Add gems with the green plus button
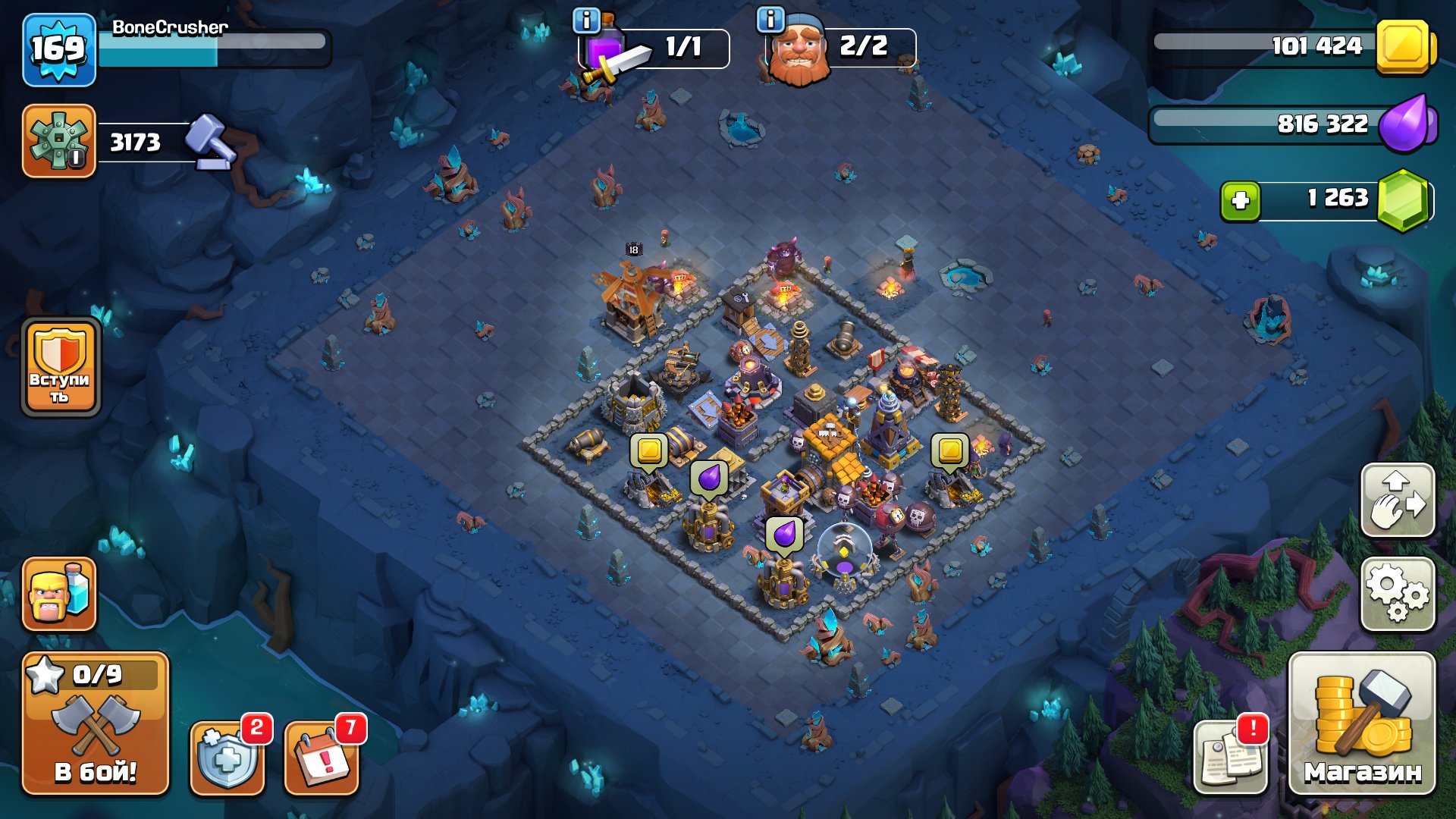Viewport: 1456px width, 819px height. [x=1241, y=201]
